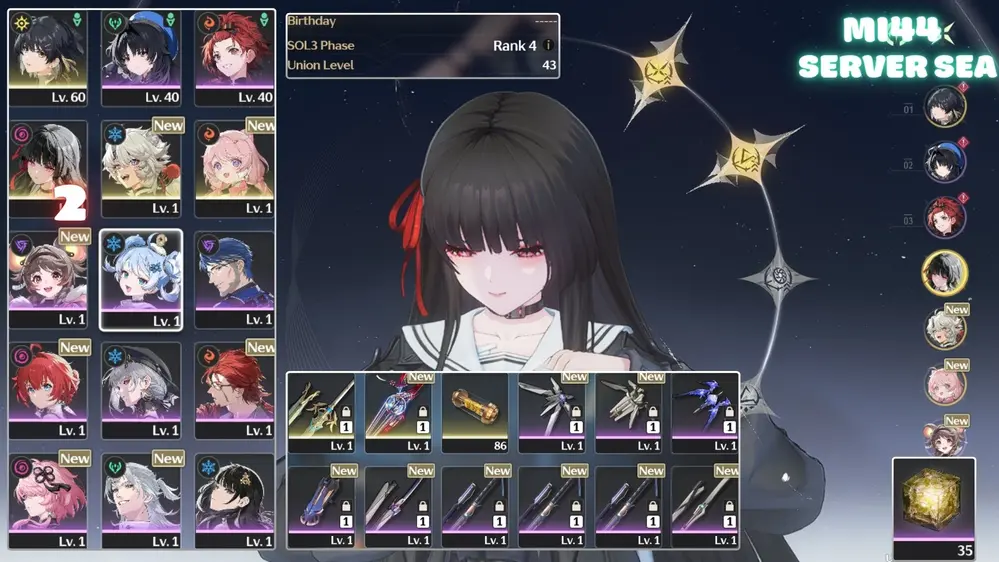The height and width of the screenshot is (562, 999).
Task: Choose the red and blue sword marked New
Action: pos(398,414)
